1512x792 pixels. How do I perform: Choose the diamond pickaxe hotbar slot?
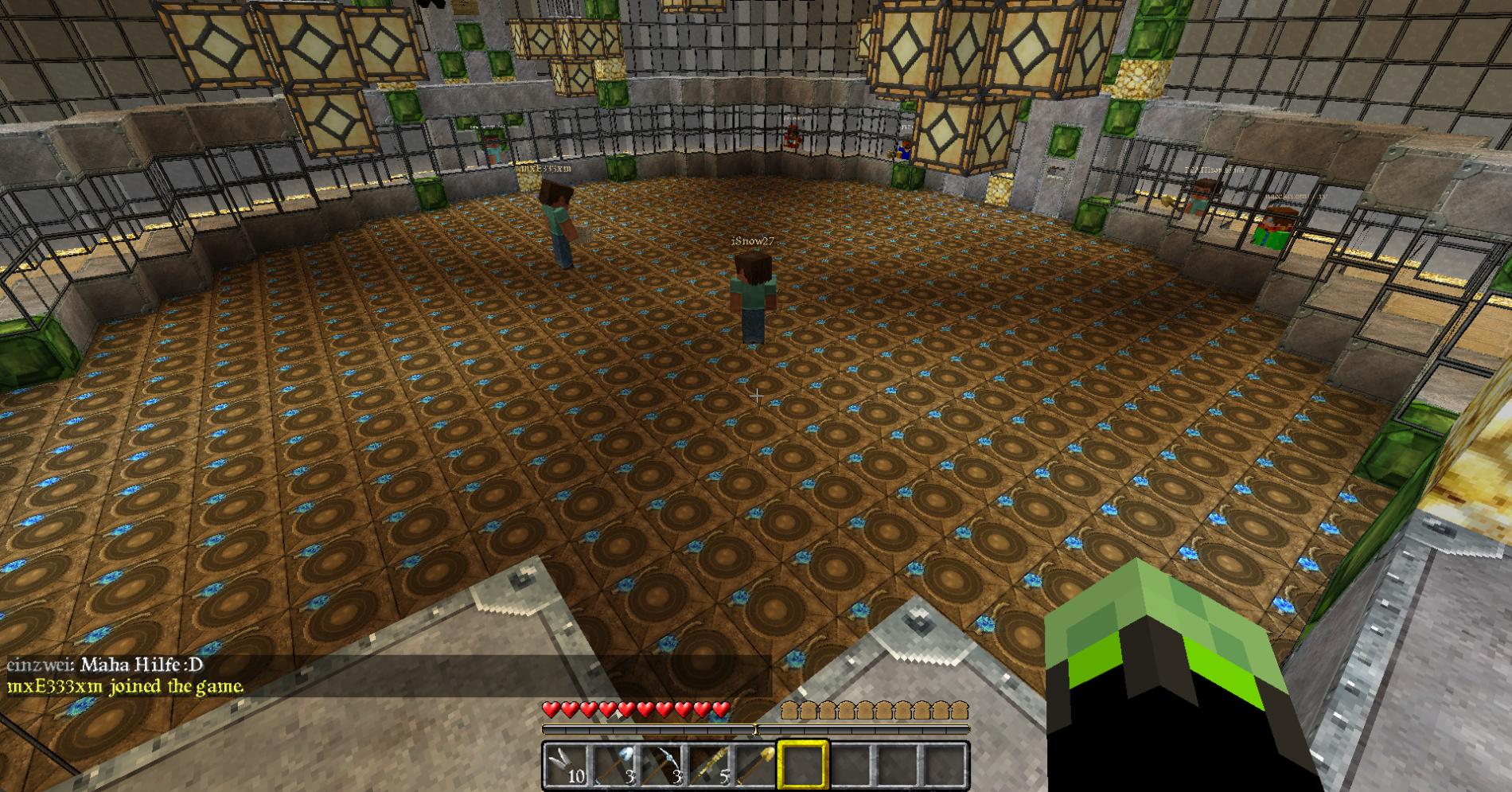tap(661, 765)
